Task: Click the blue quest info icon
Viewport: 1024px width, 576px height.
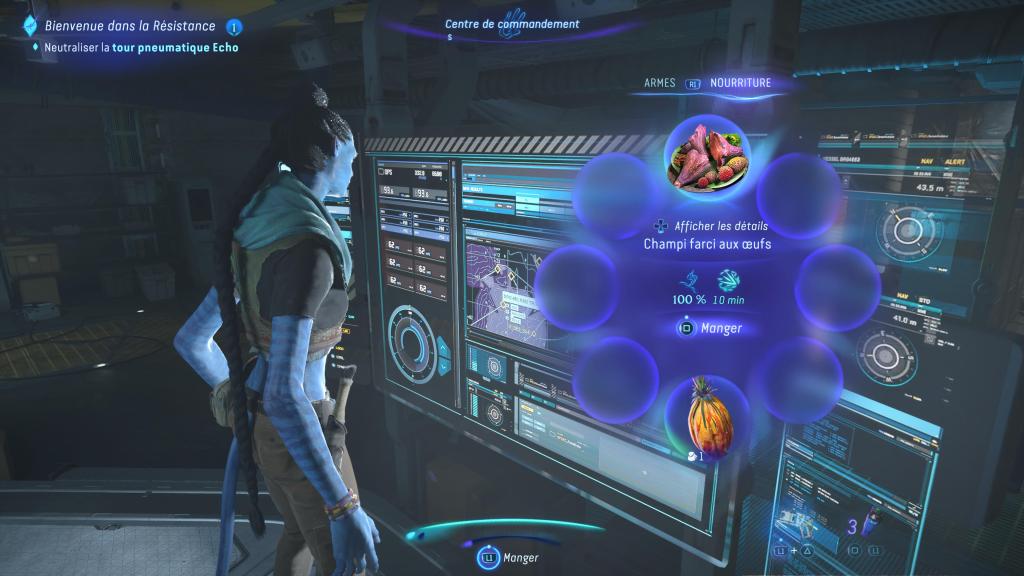Action: (234, 27)
